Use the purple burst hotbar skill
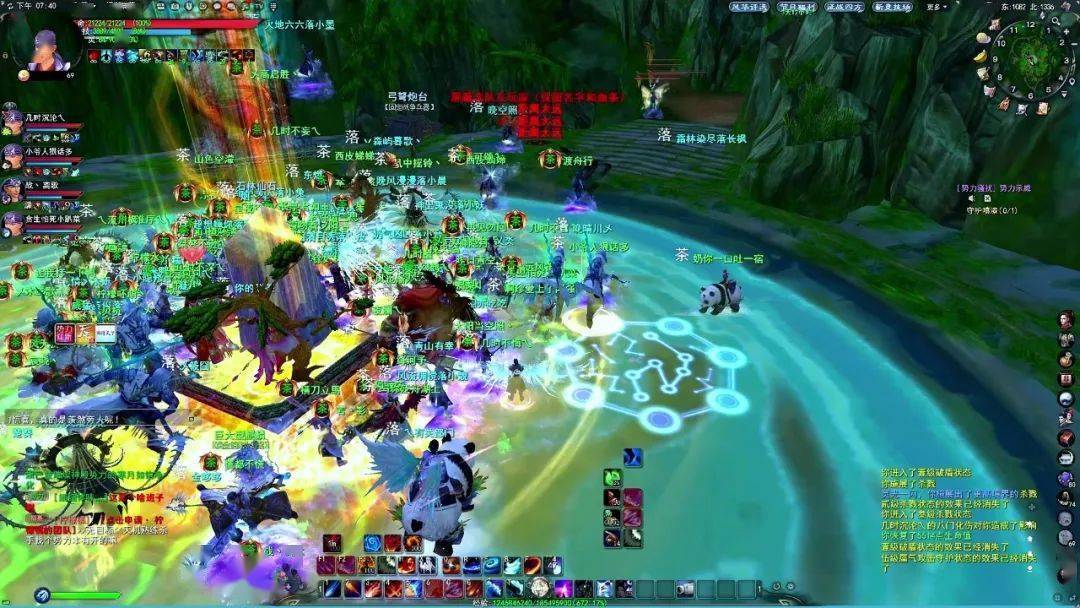The width and height of the screenshot is (1080, 608). click(x=563, y=588)
